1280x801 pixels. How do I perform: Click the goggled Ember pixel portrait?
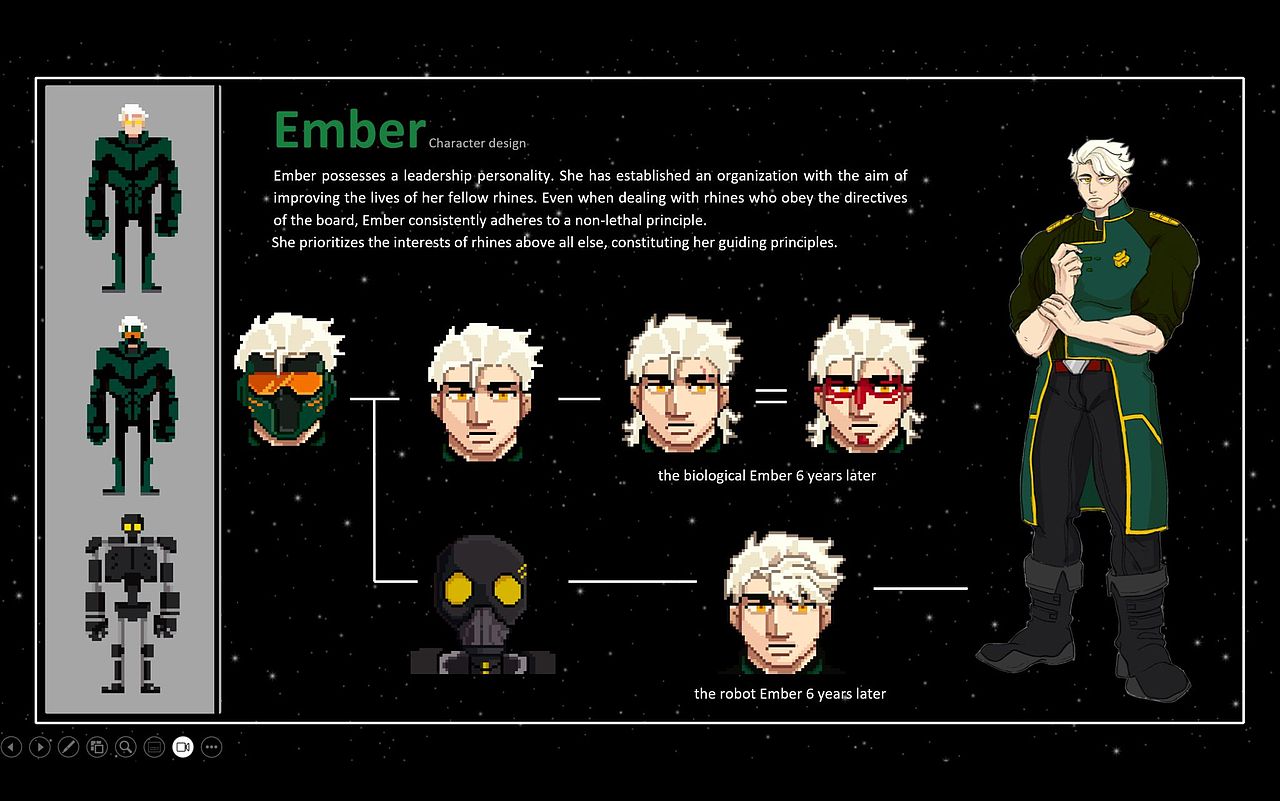(x=288, y=385)
